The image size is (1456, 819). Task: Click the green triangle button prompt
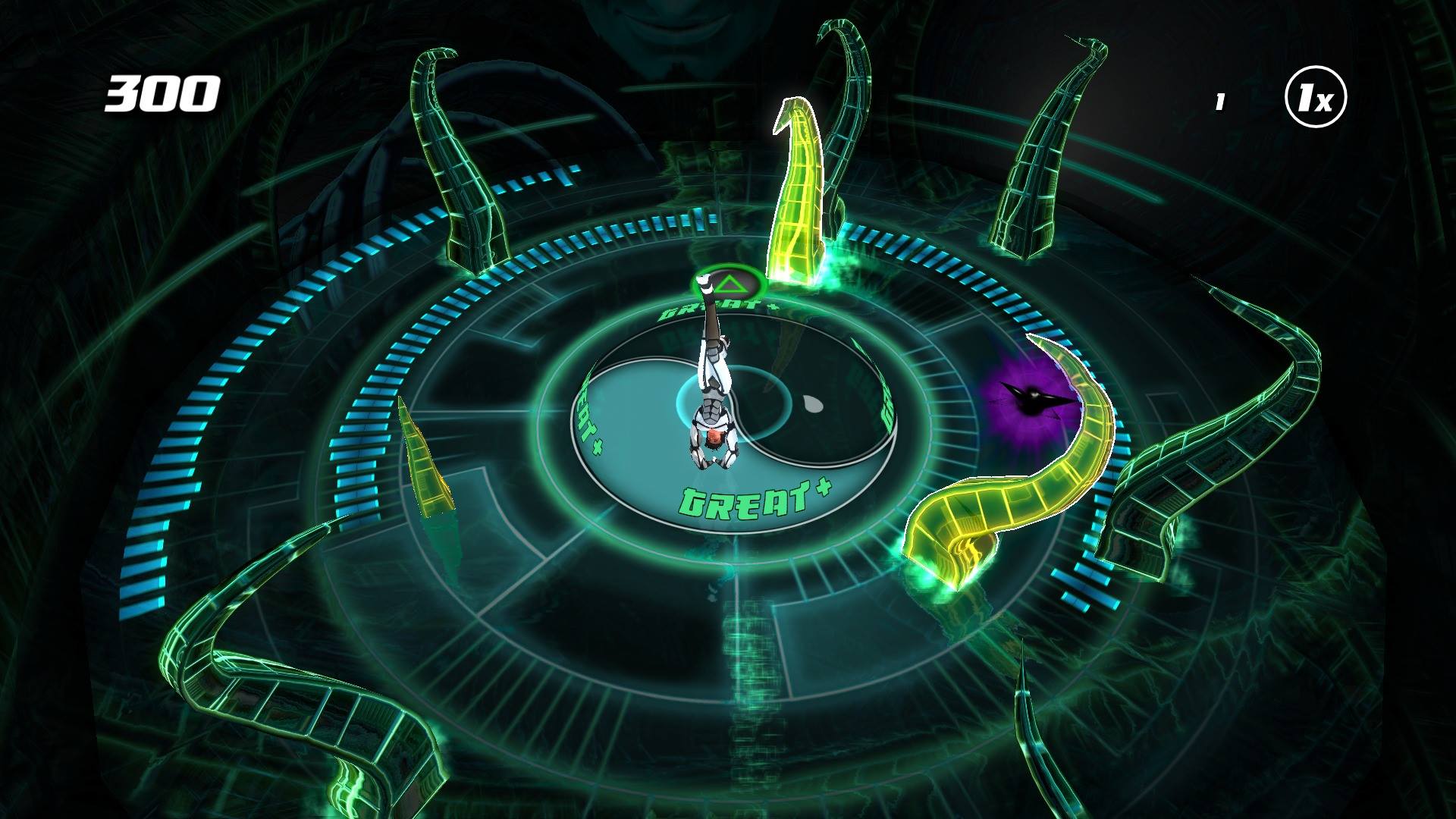tap(728, 284)
